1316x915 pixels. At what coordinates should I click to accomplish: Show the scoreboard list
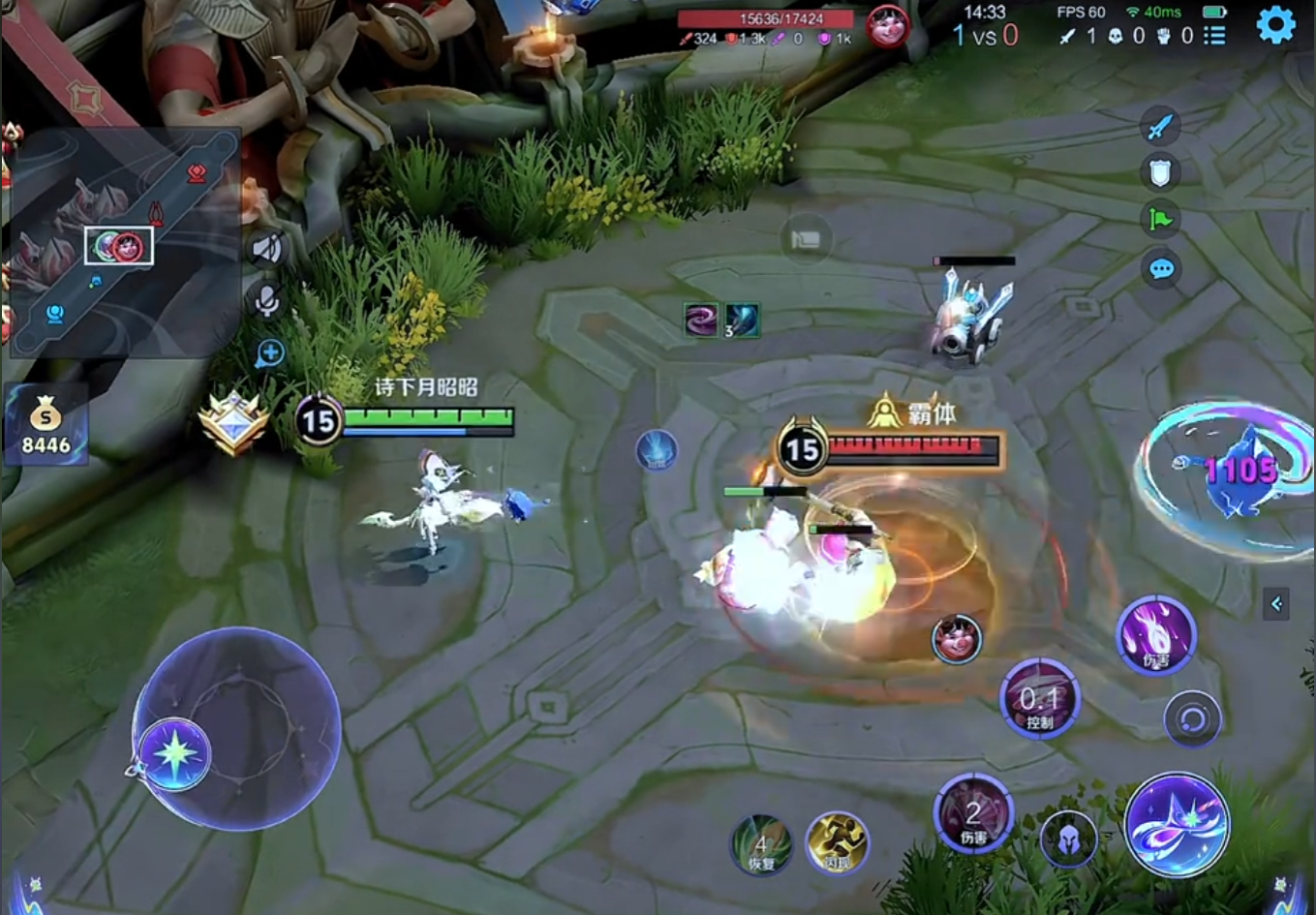click(x=1214, y=36)
